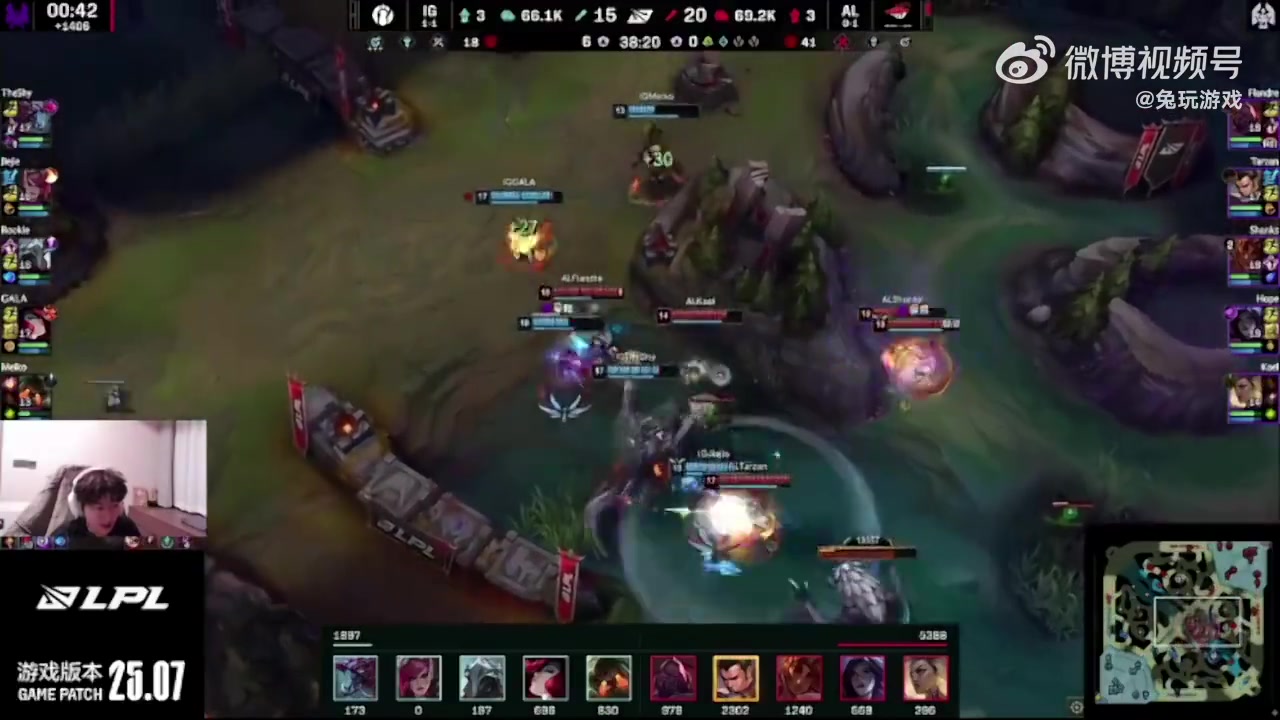This screenshot has width=1280, height=720.
Task: Click the bottom bar portrait labeled 830
Action: [x=608, y=678]
